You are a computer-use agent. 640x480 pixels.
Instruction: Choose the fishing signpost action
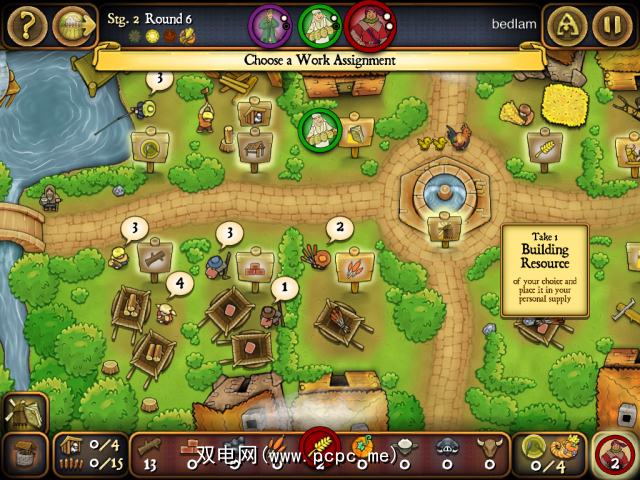pyautogui.click(x=150, y=149)
